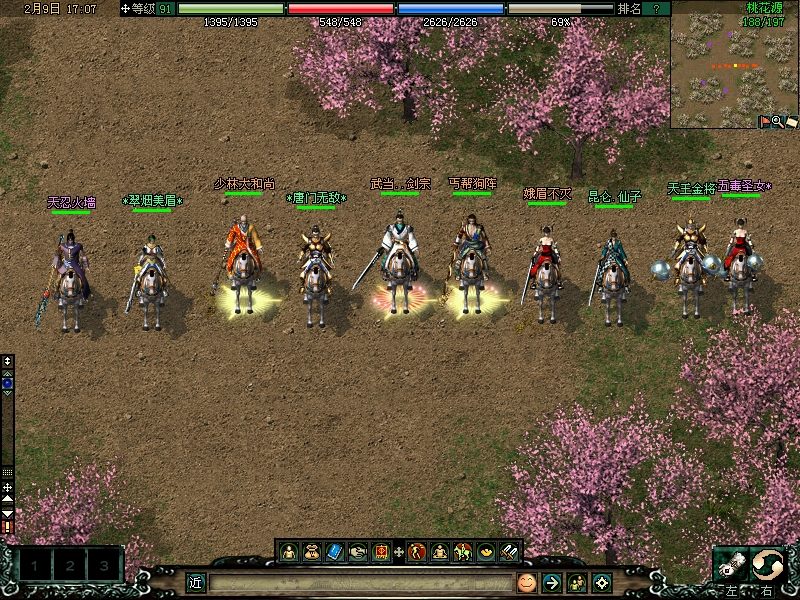Select the 近 chat channel button
Viewport: 800px width, 600px height.
pos(196,582)
